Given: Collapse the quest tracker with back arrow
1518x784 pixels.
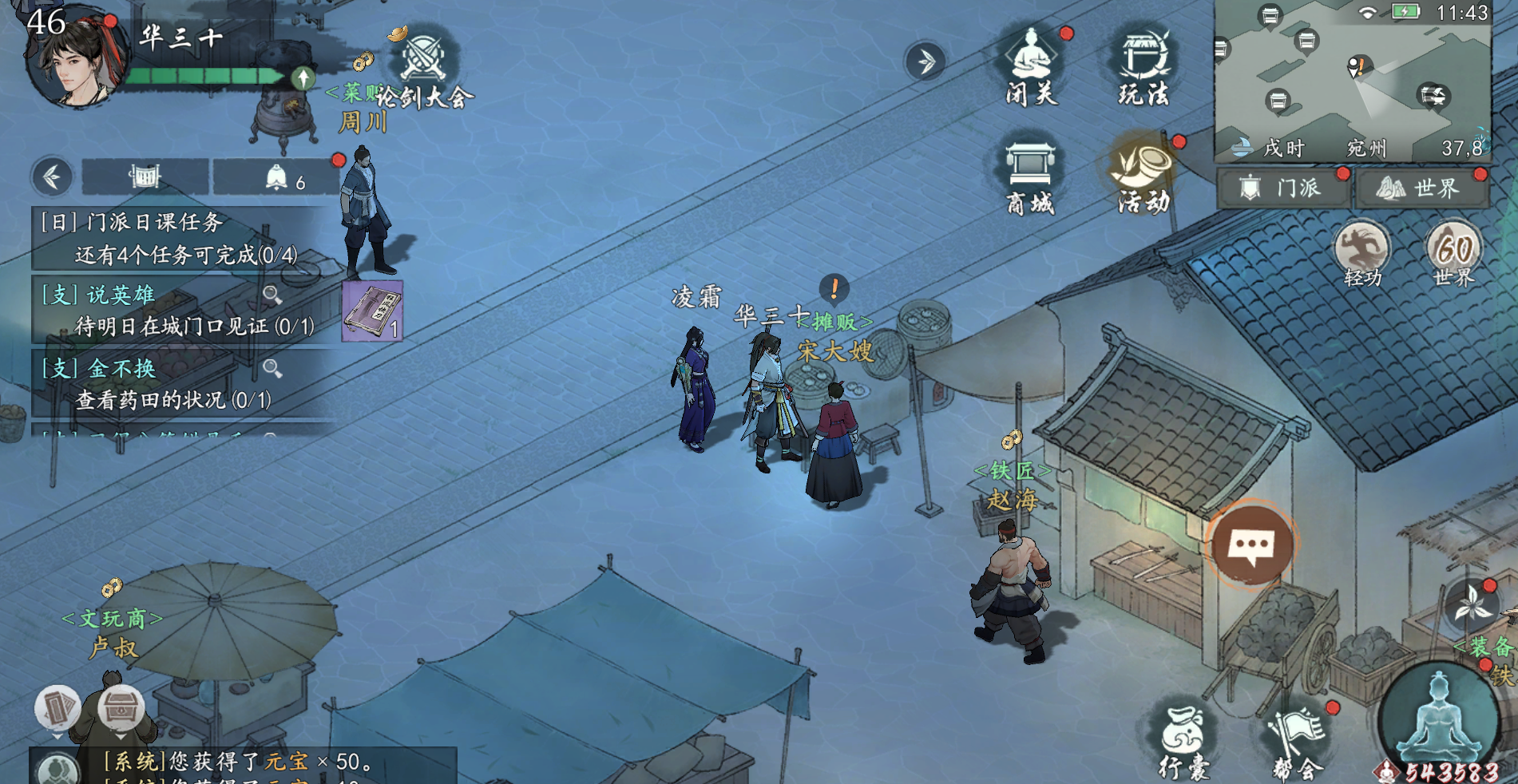Looking at the screenshot, I should tap(53, 176).
